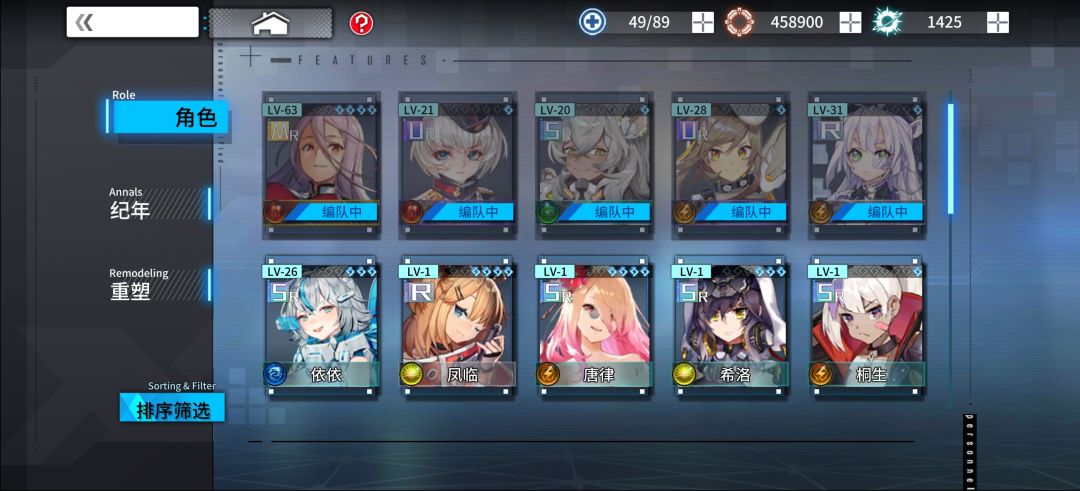Open the 重塑 Remodeling tab
The image size is (1080, 491).
tap(160, 285)
